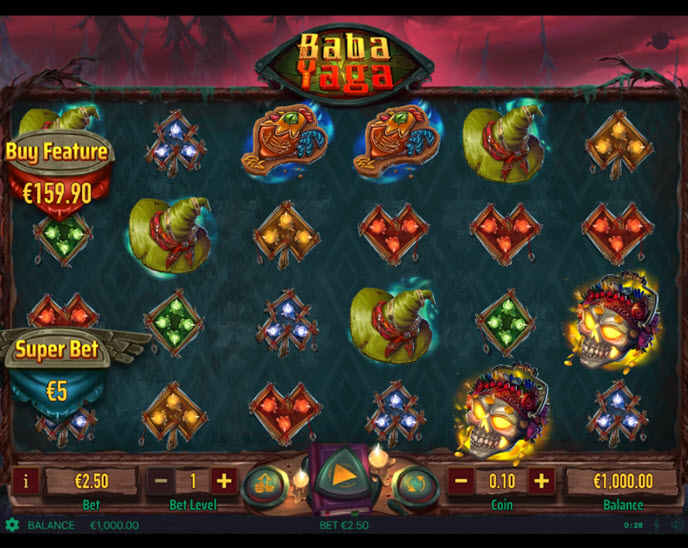Toggle the lightning bolt quick spin
The image size is (688, 548).
(657, 525)
